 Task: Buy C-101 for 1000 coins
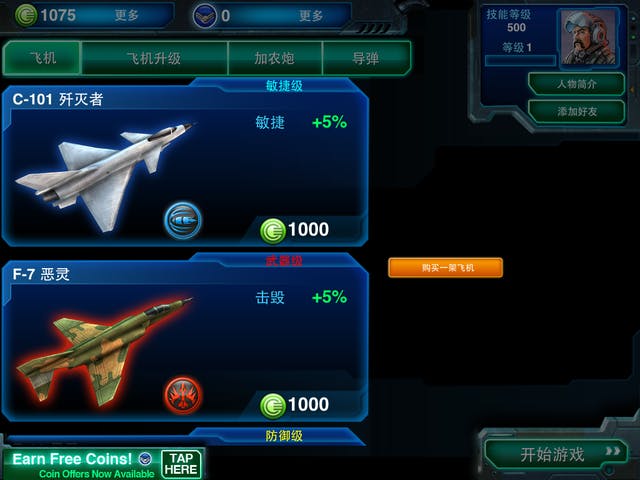click(x=296, y=230)
